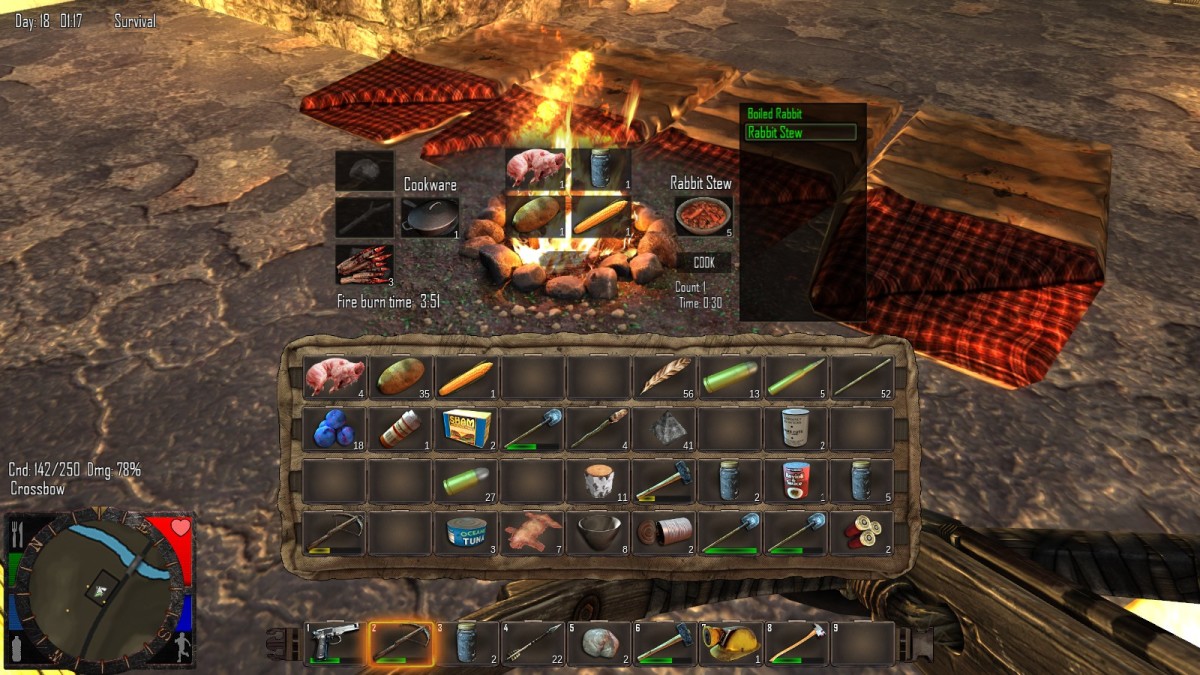Choose the Ocean Tuna can slot
Image resolution: width=1200 pixels, height=675 pixels.
tap(466, 533)
